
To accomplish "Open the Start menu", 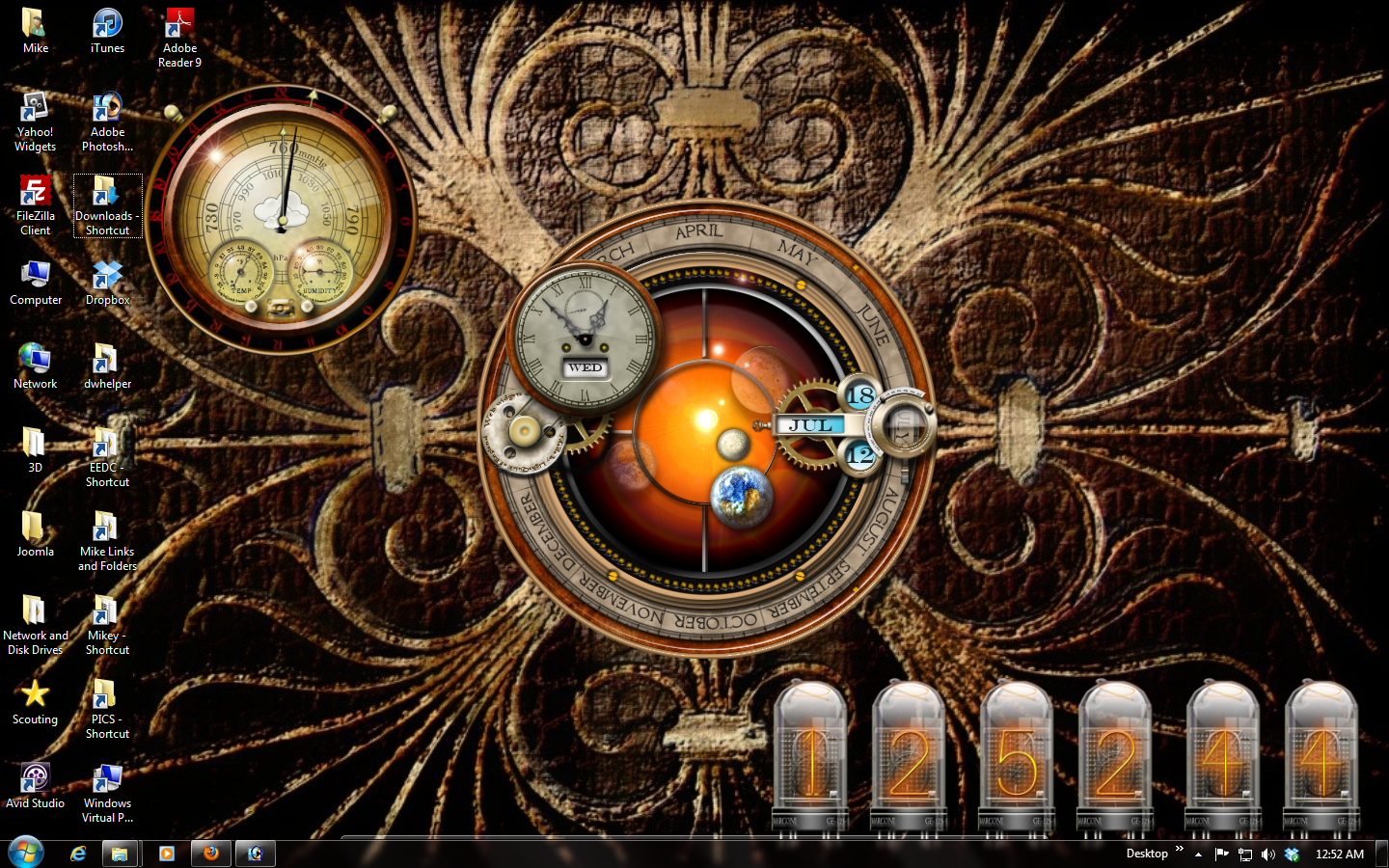I will (x=26, y=853).
